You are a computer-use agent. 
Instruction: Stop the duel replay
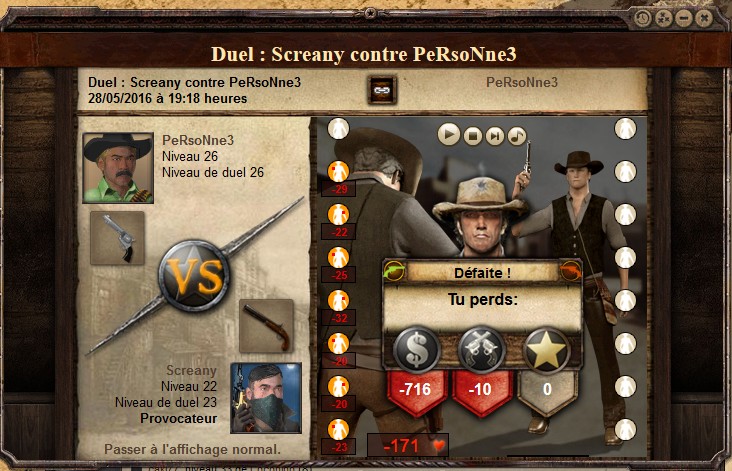472,134
